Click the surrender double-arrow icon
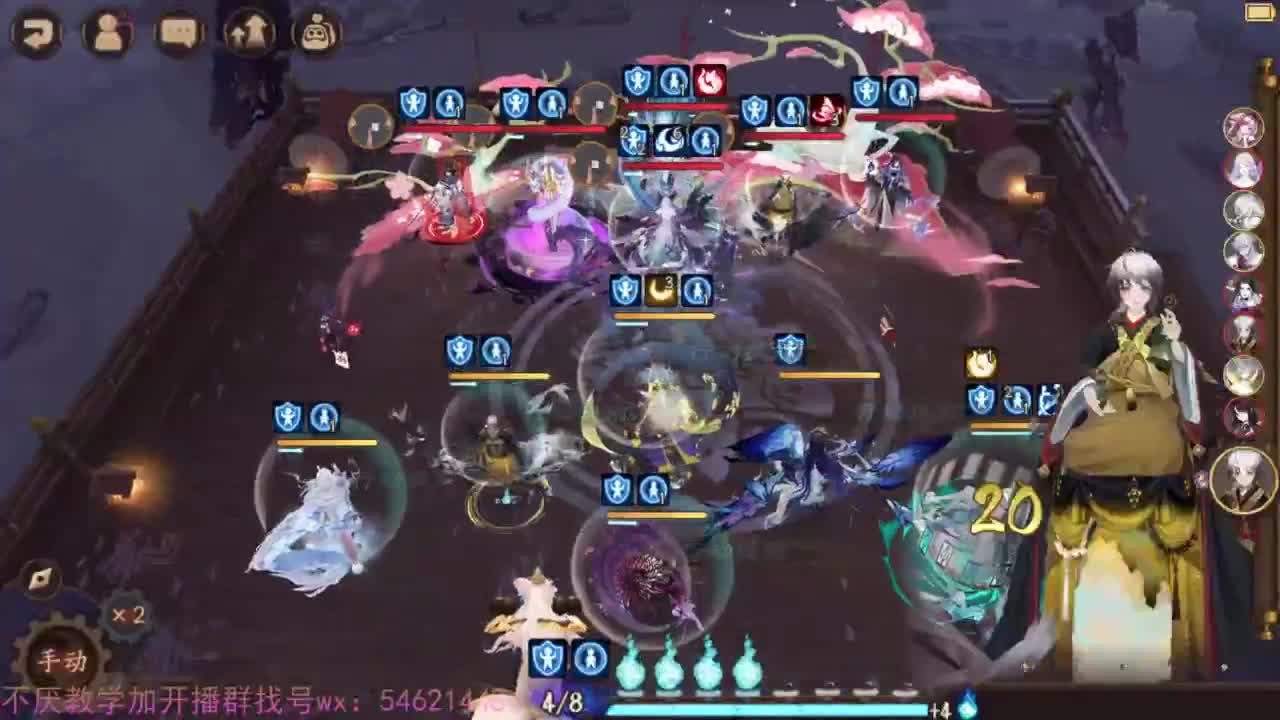Viewport: 1280px width, 720px height. (x=249, y=31)
